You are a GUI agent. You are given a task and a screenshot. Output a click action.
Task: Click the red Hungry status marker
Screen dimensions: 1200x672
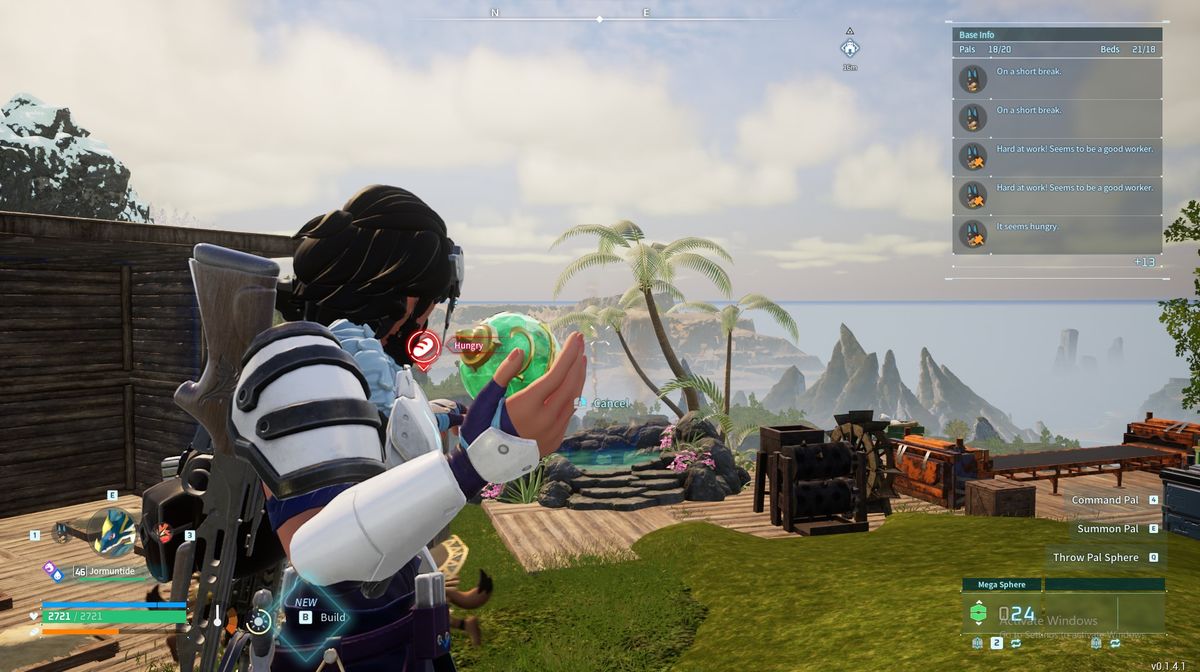coord(425,347)
